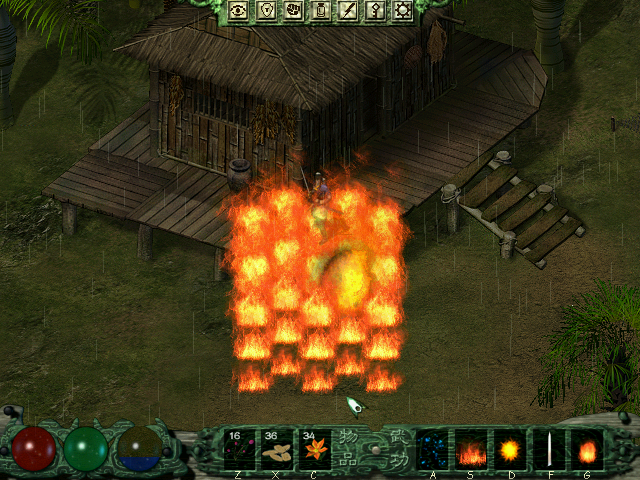The image size is (640, 480).
Task: Open the 武功 martial arts panel
Action: click(397, 449)
